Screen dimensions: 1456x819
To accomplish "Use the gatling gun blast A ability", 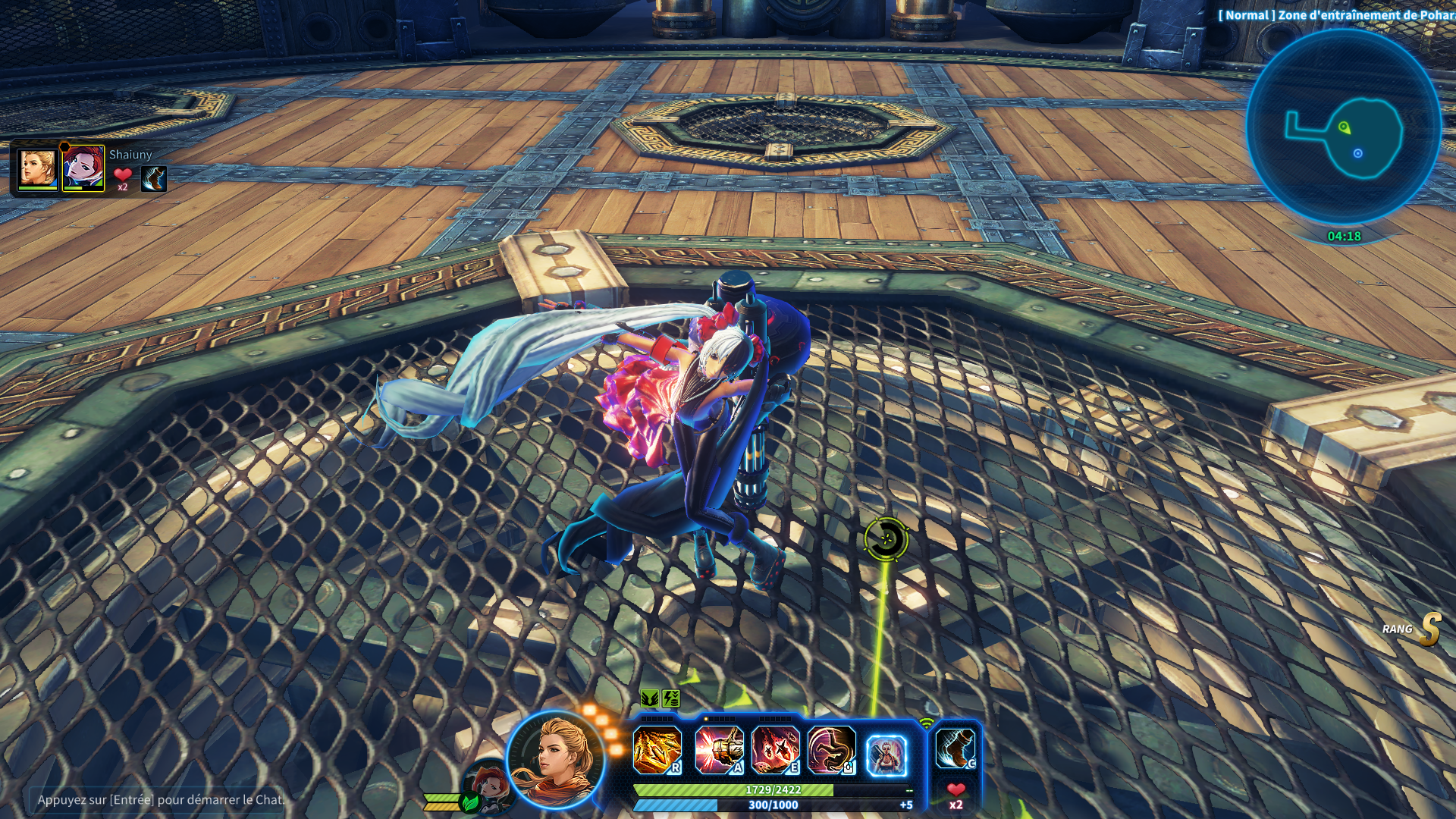I will click(x=718, y=749).
